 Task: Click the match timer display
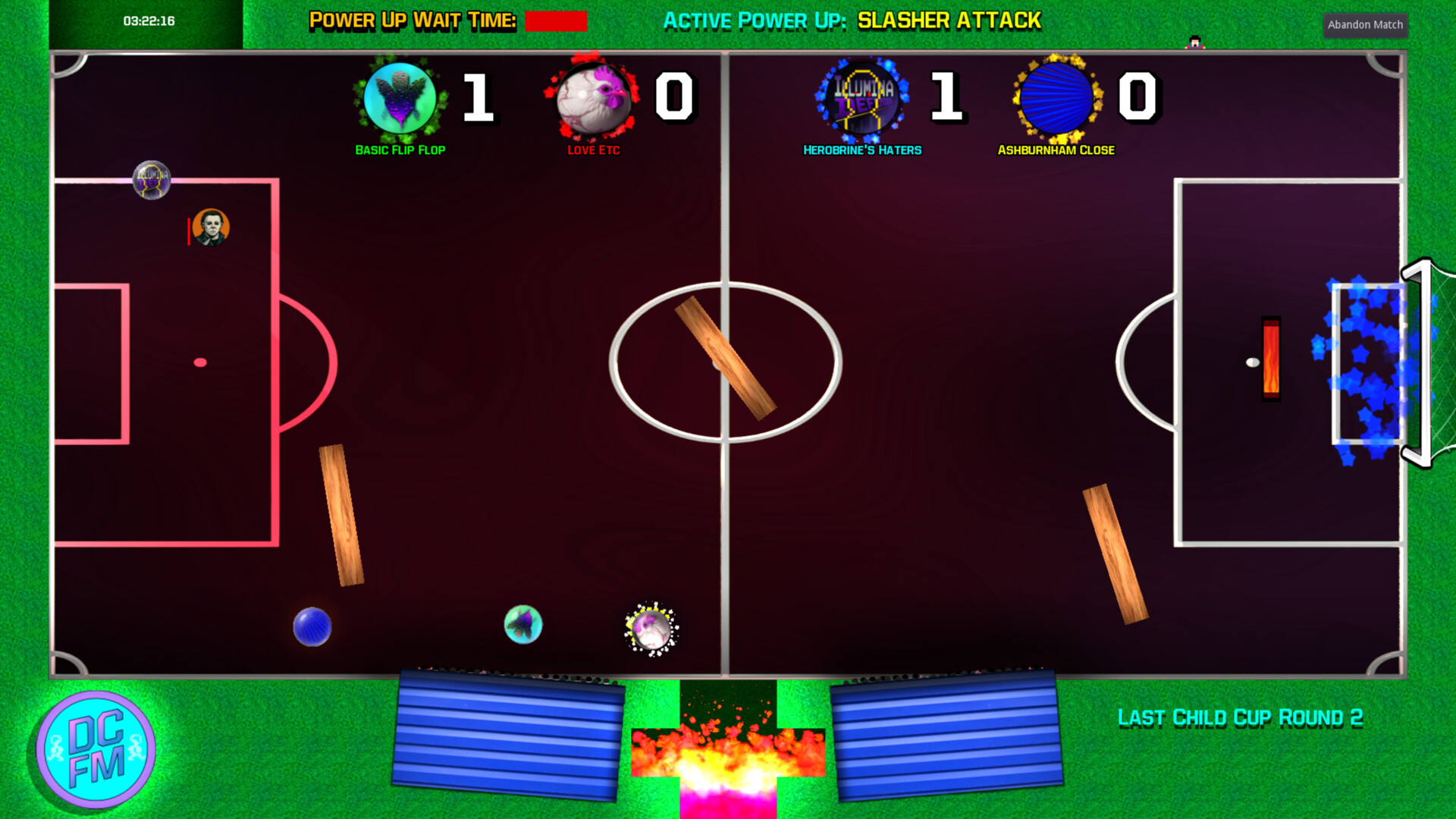(149, 21)
